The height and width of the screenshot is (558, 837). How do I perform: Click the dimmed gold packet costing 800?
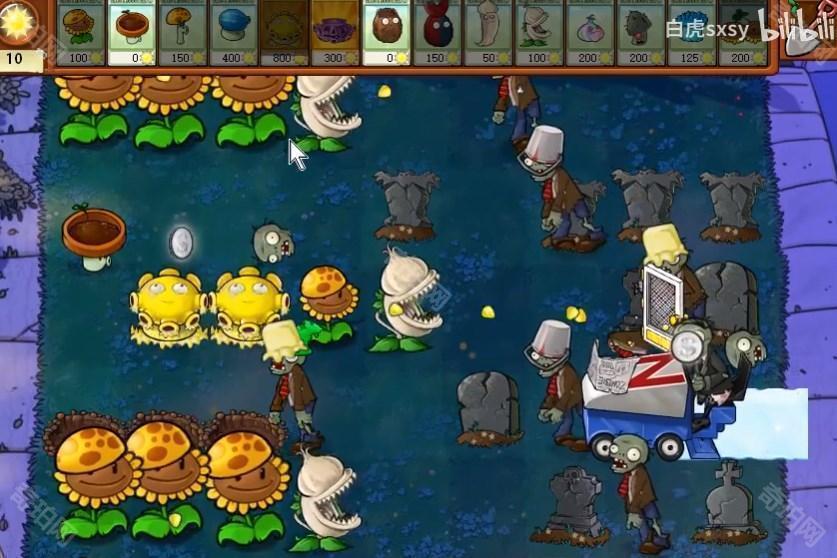click(285, 32)
